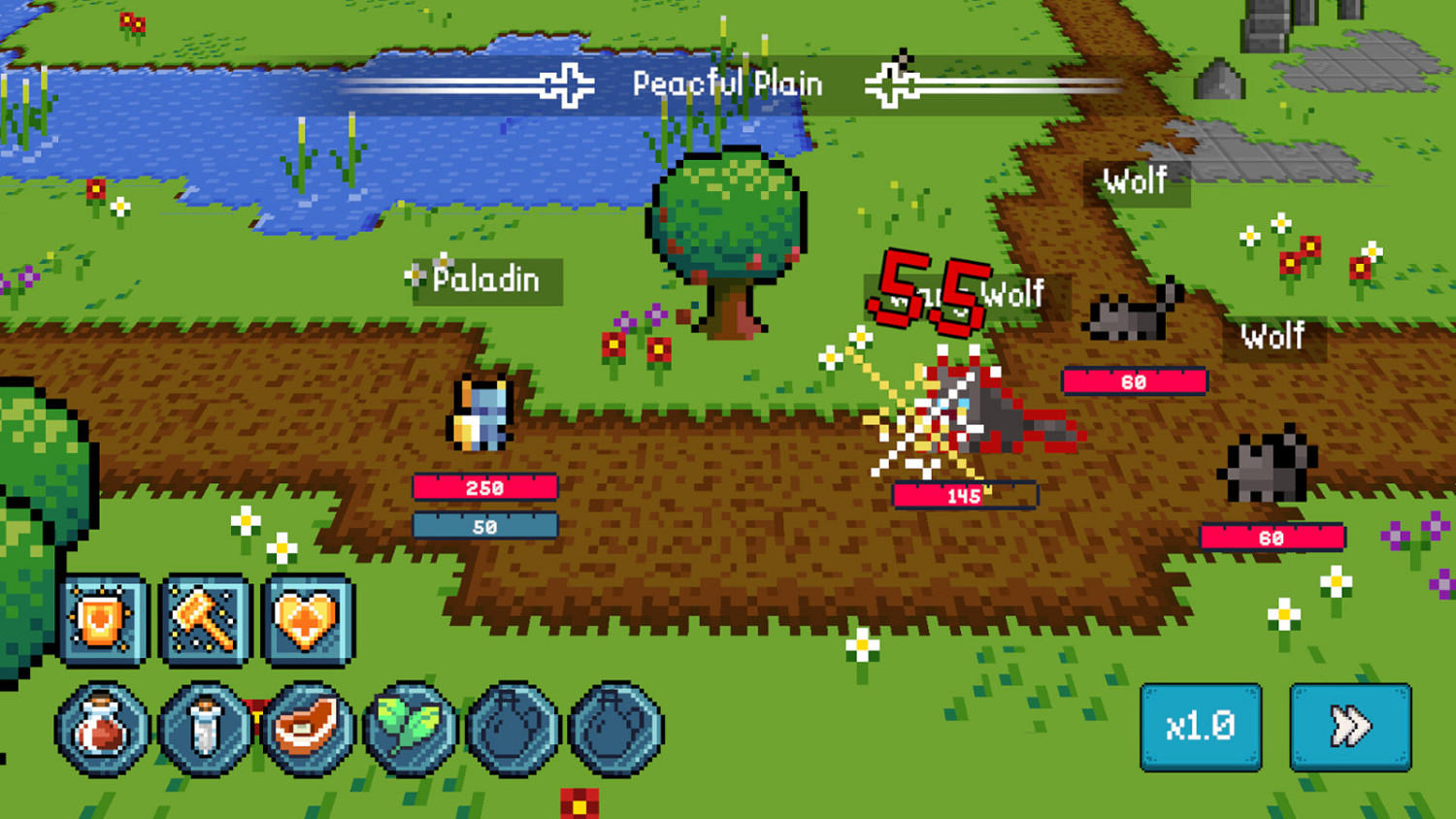
Task: Activate the hammer attack skill
Action: (x=203, y=621)
